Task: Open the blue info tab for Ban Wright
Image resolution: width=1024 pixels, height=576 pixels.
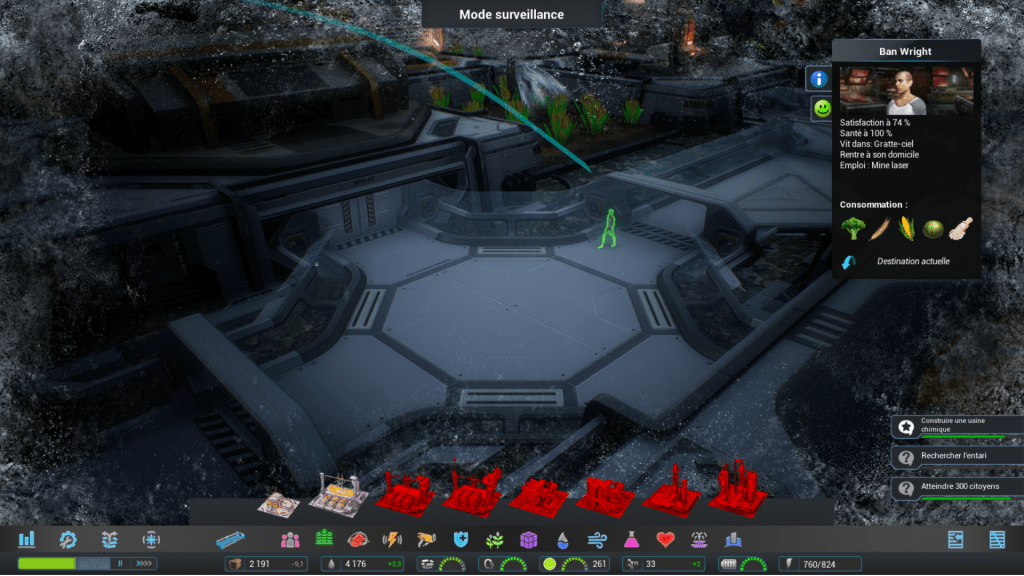Action: [819, 78]
